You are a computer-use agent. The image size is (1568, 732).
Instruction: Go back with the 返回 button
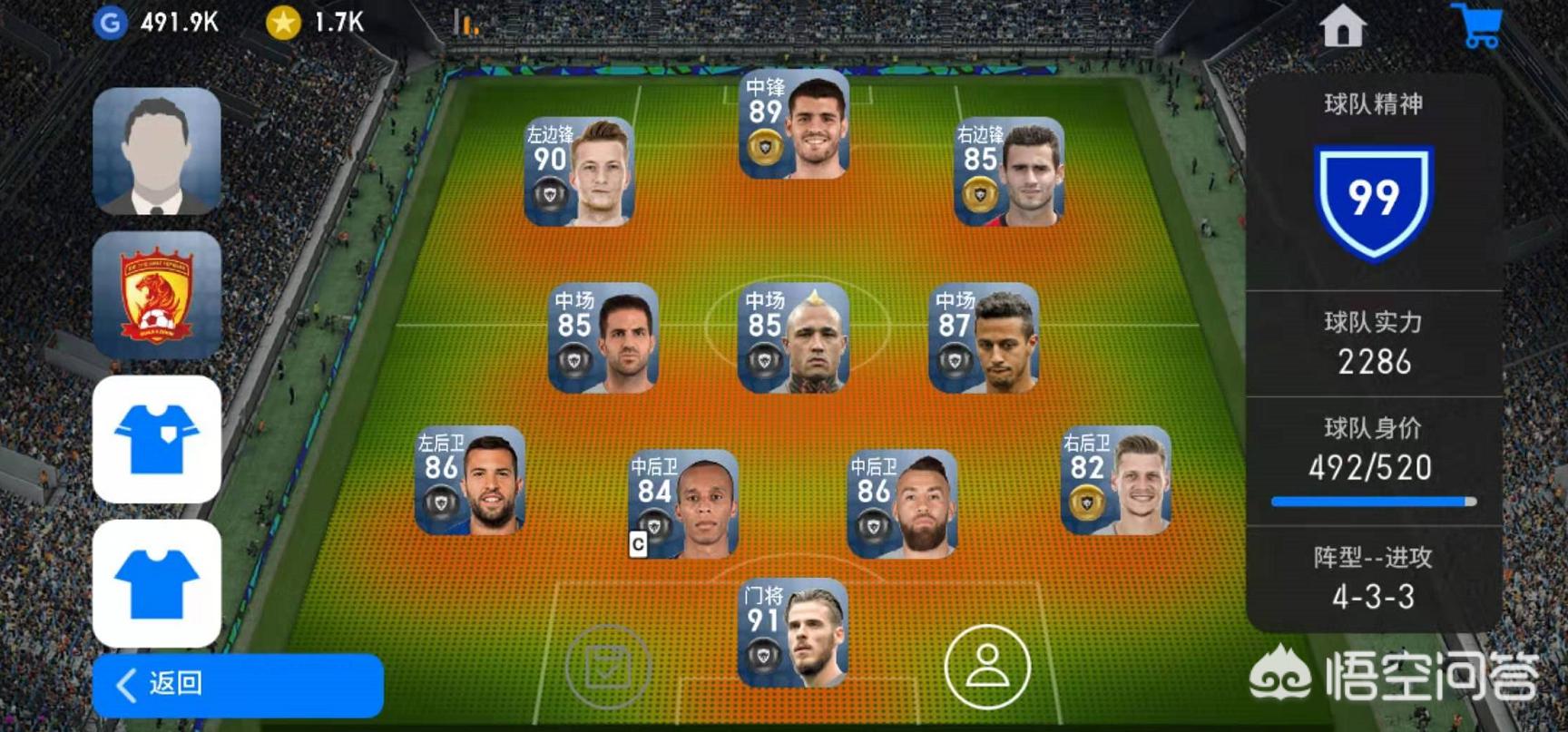click(238, 685)
